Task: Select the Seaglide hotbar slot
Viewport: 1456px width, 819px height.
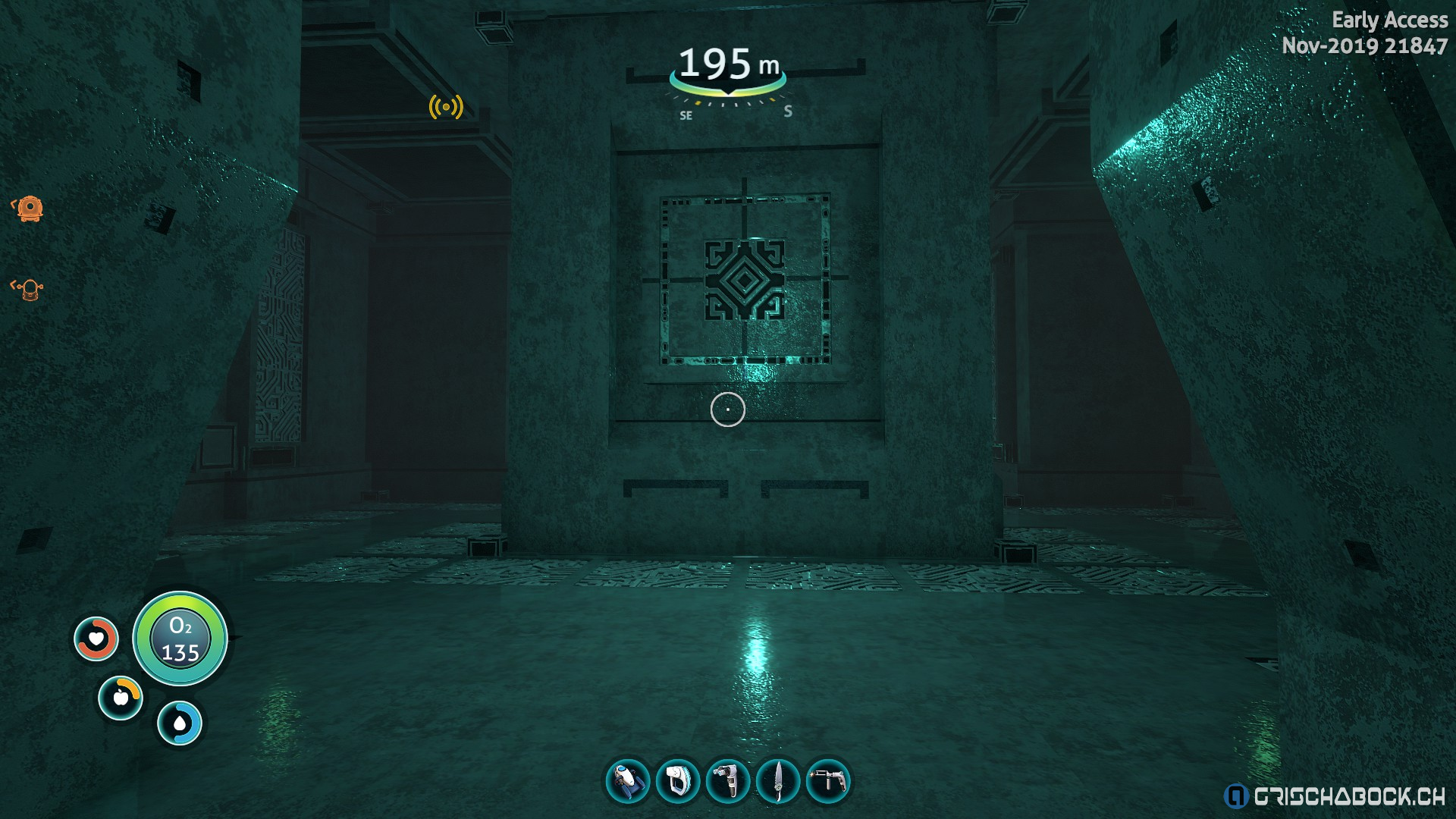Action: coord(628,781)
